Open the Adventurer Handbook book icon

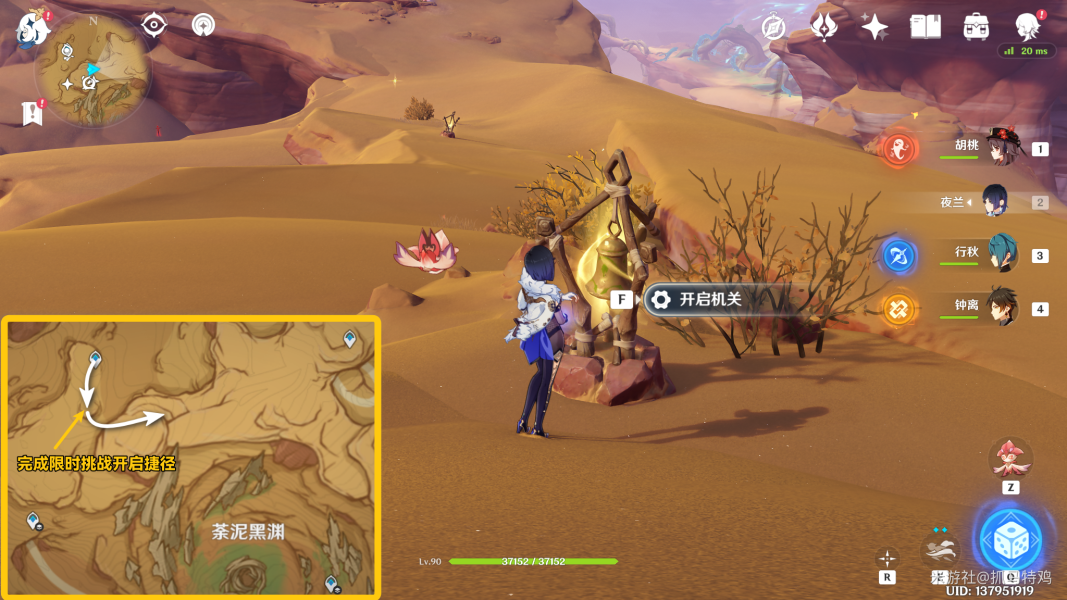(x=925, y=27)
